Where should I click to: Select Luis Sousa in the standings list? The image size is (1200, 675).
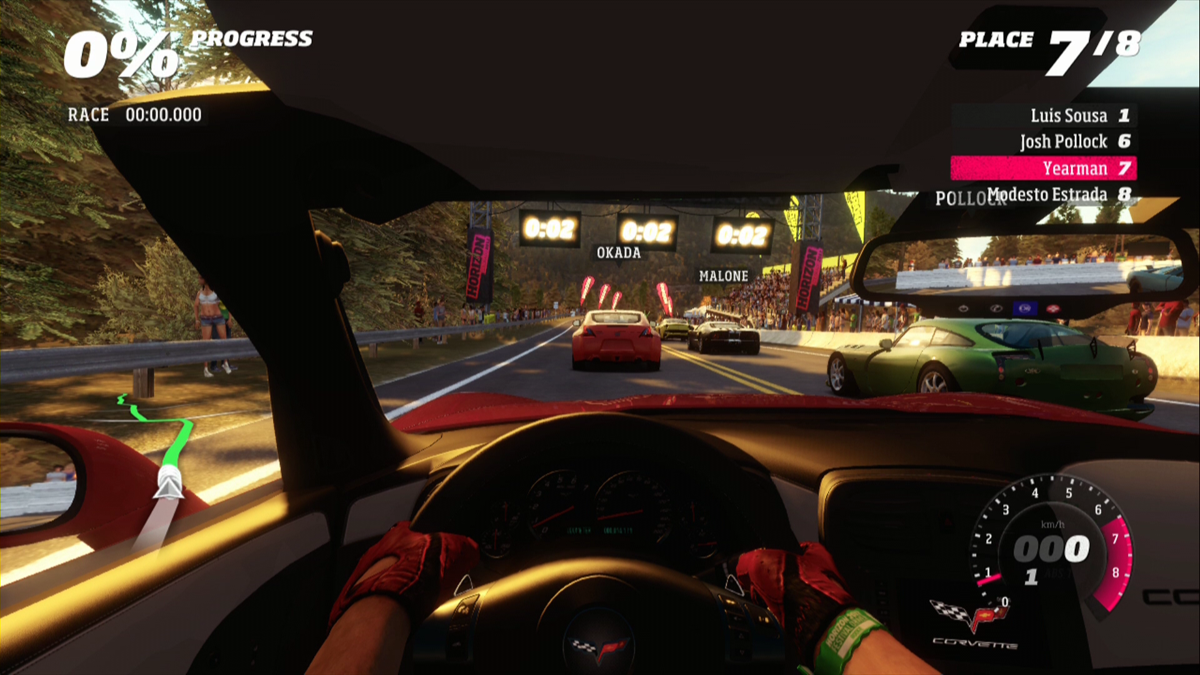click(1080, 116)
